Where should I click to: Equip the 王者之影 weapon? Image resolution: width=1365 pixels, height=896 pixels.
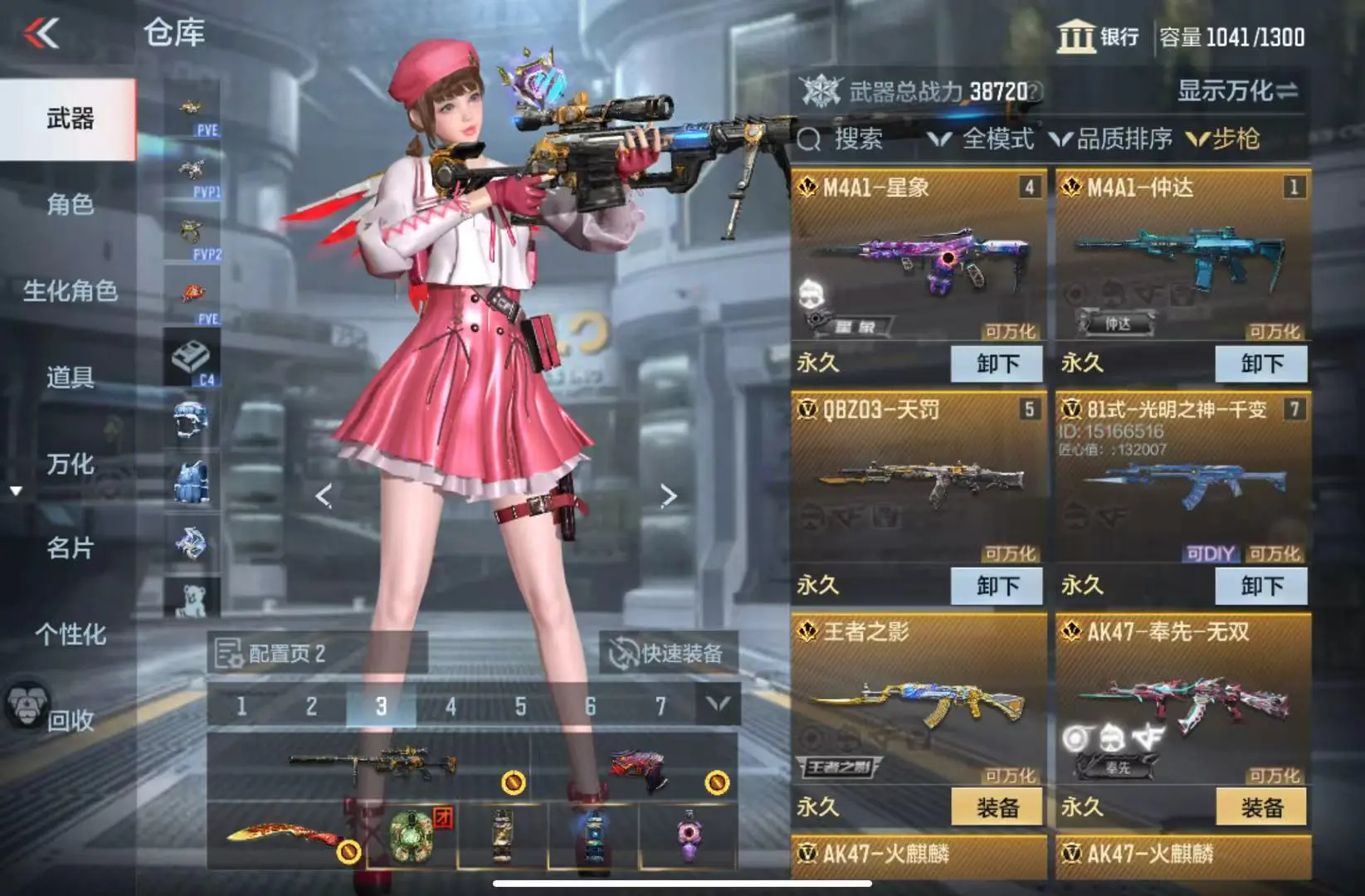pos(996,807)
